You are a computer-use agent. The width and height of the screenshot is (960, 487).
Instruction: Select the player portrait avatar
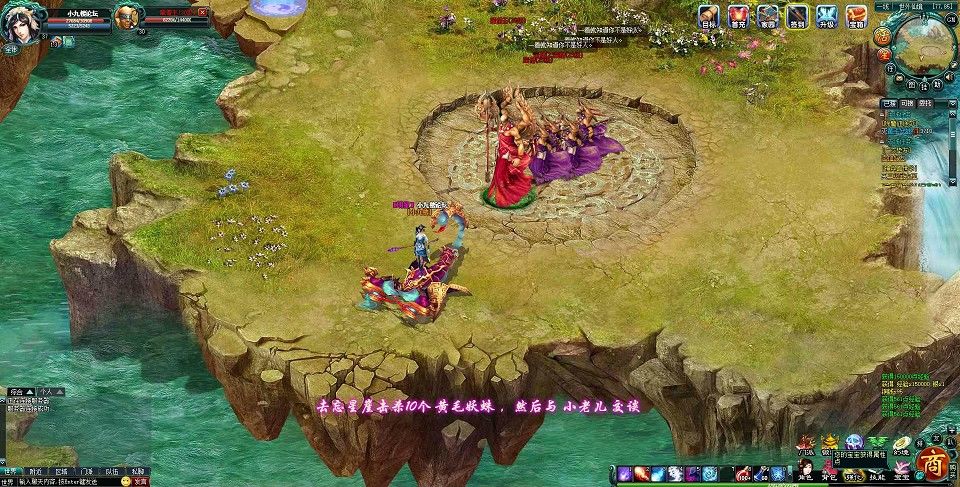(x=20, y=22)
